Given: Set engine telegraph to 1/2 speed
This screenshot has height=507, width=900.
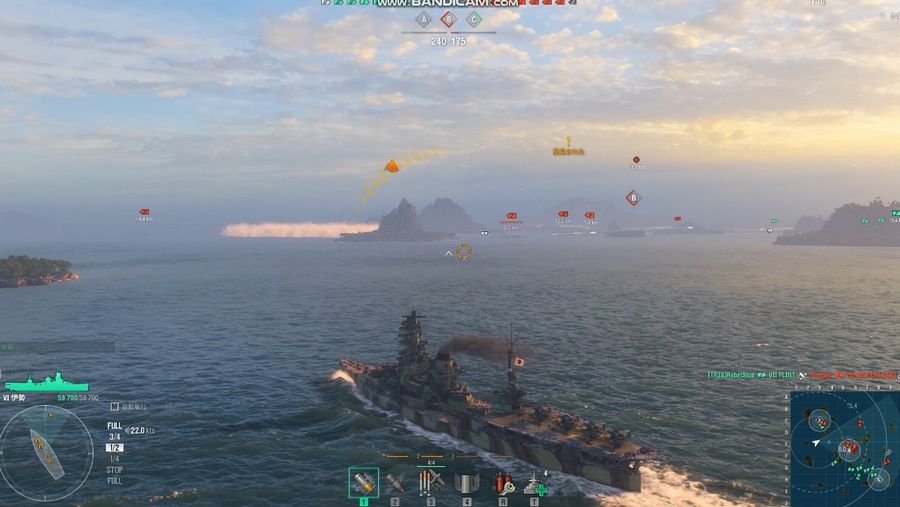Looking at the screenshot, I should (x=115, y=448).
